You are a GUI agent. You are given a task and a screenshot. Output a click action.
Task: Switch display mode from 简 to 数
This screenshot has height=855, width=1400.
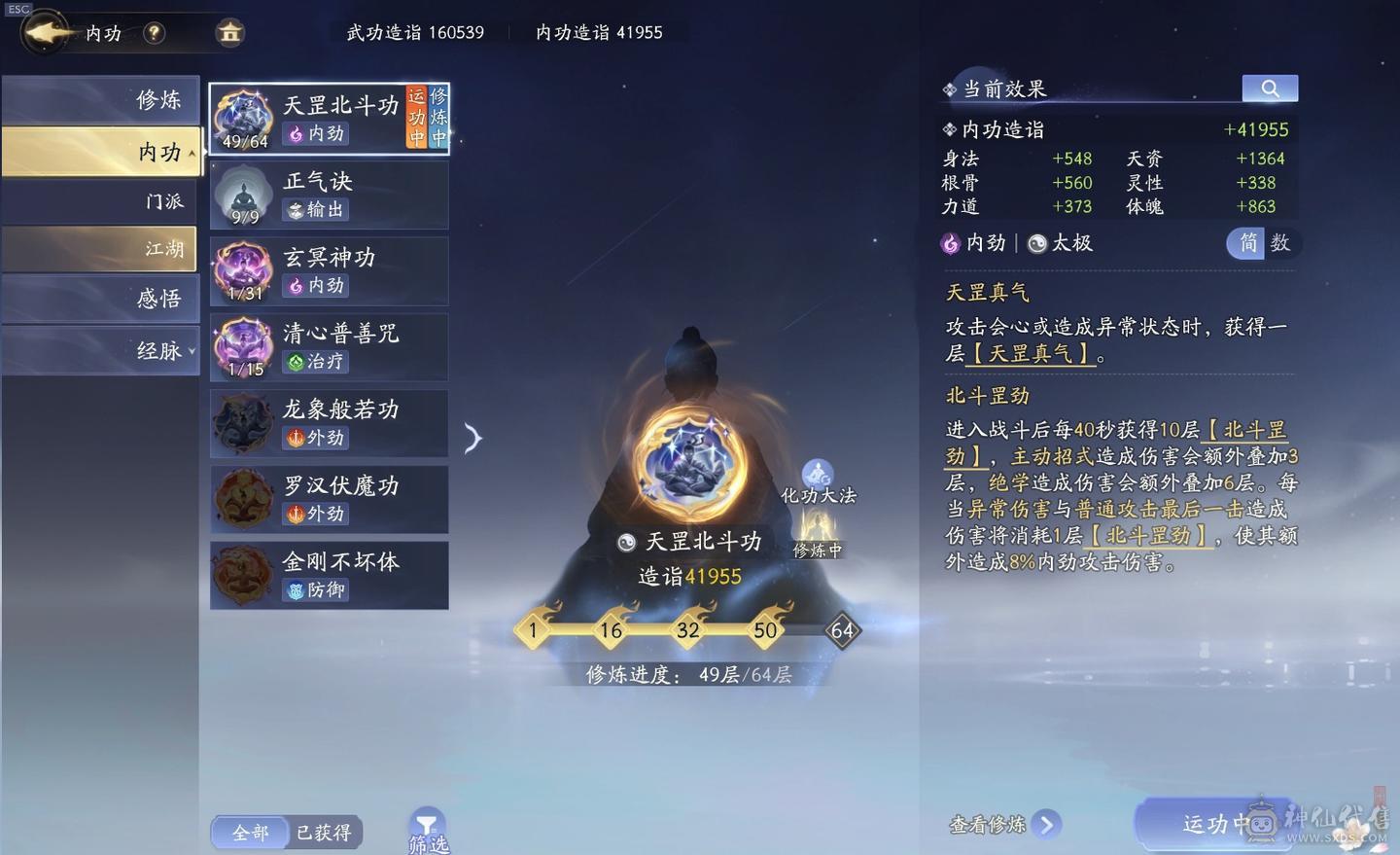(x=1283, y=243)
